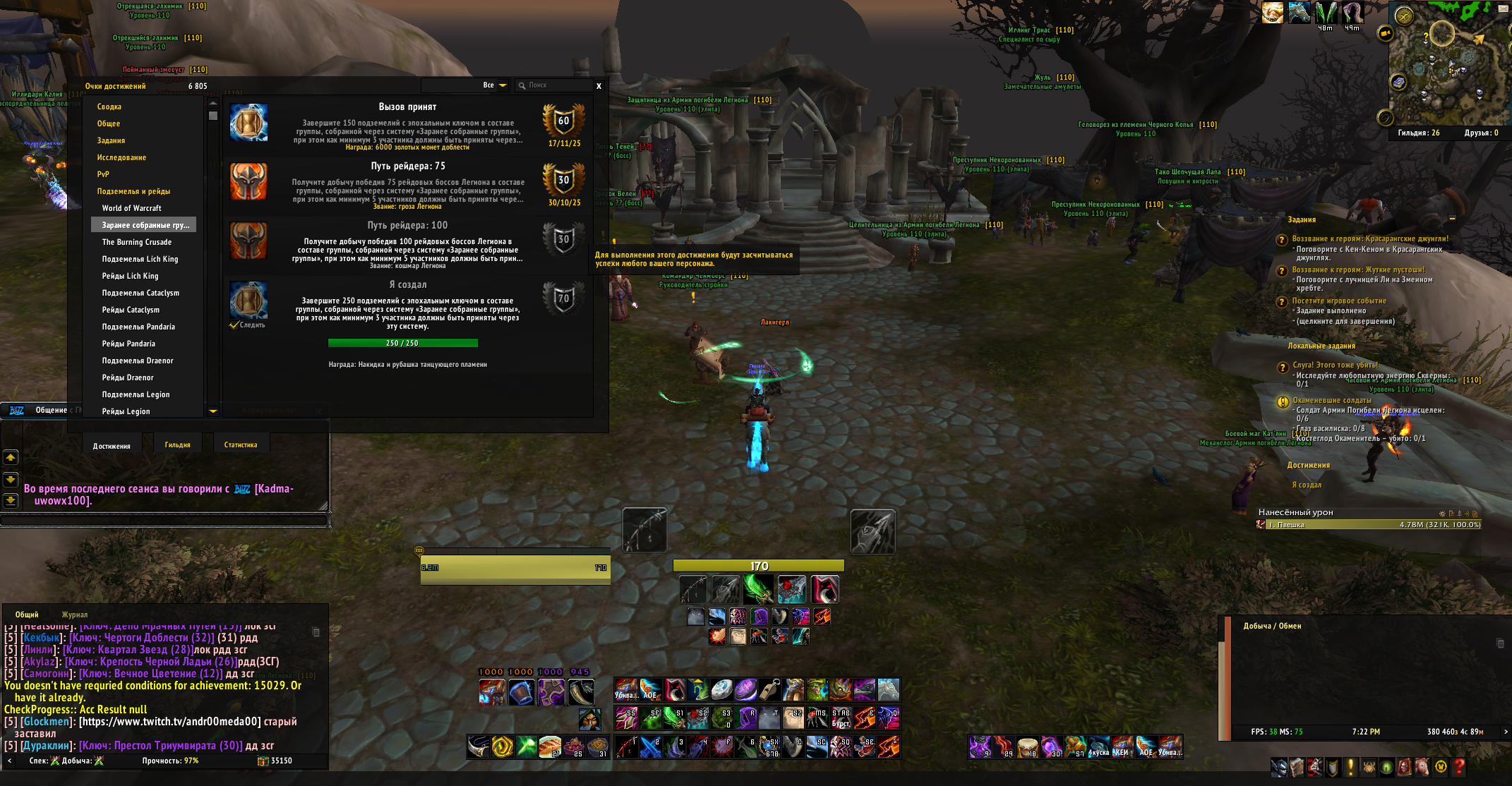Toggle the 'Следить' tracking checkbox

(234, 325)
